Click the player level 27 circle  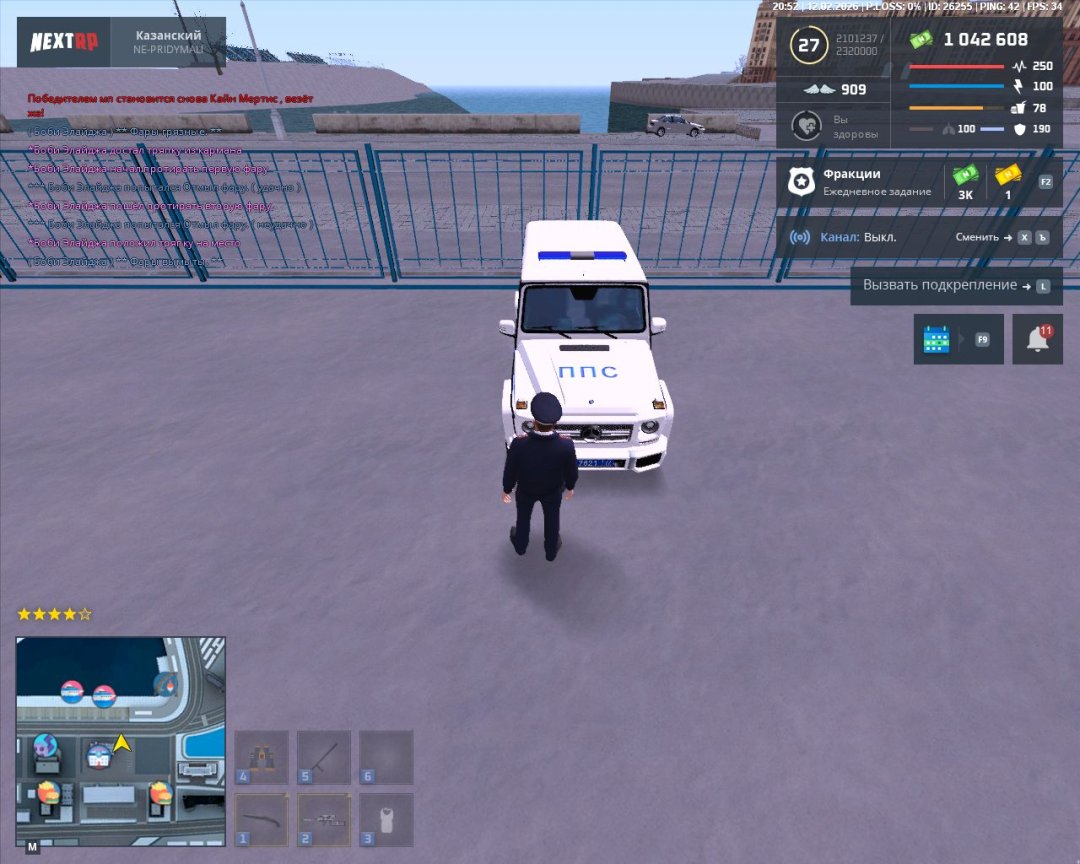coord(808,45)
